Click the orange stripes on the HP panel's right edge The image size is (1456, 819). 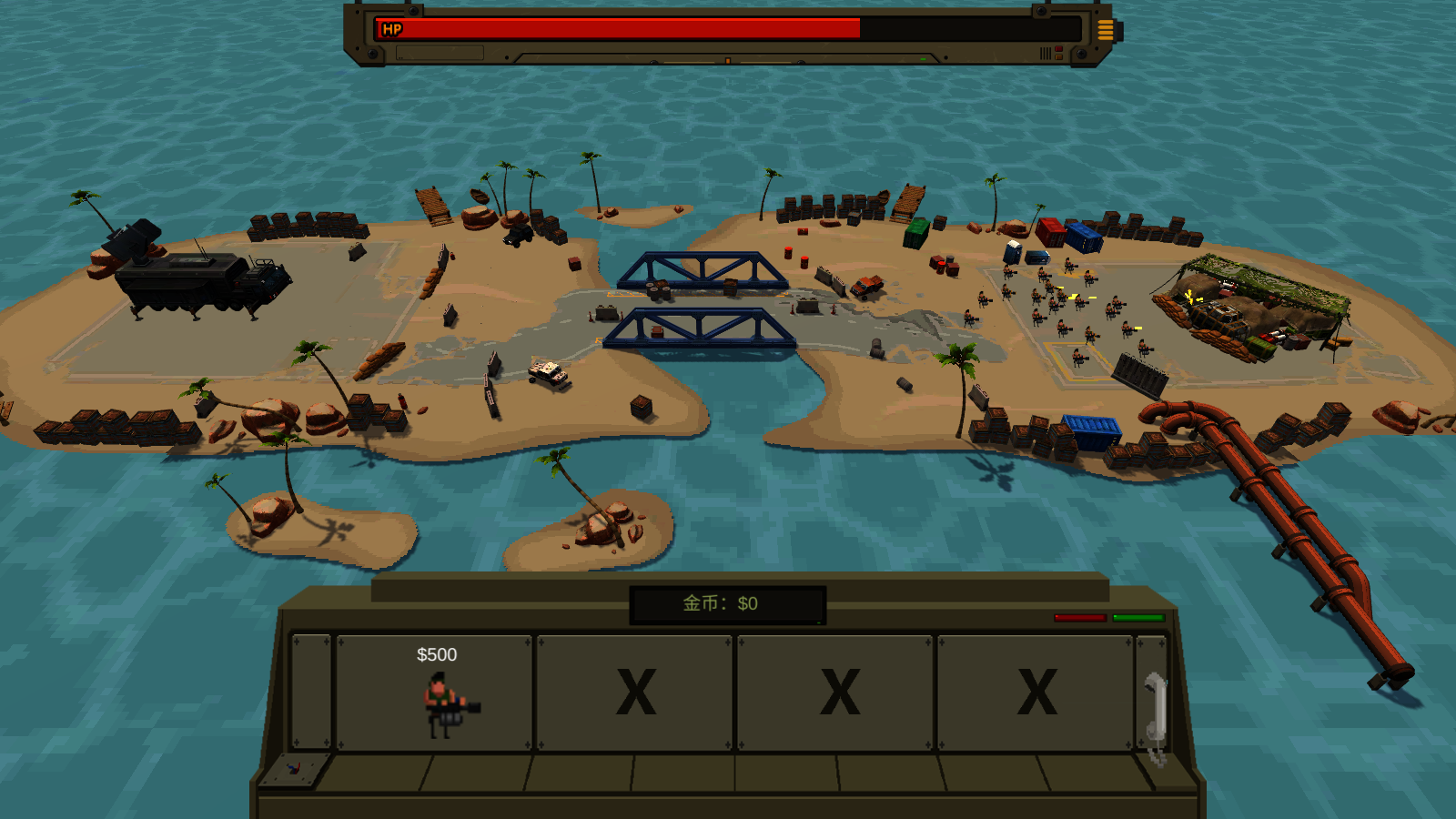[x=1107, y=30]
